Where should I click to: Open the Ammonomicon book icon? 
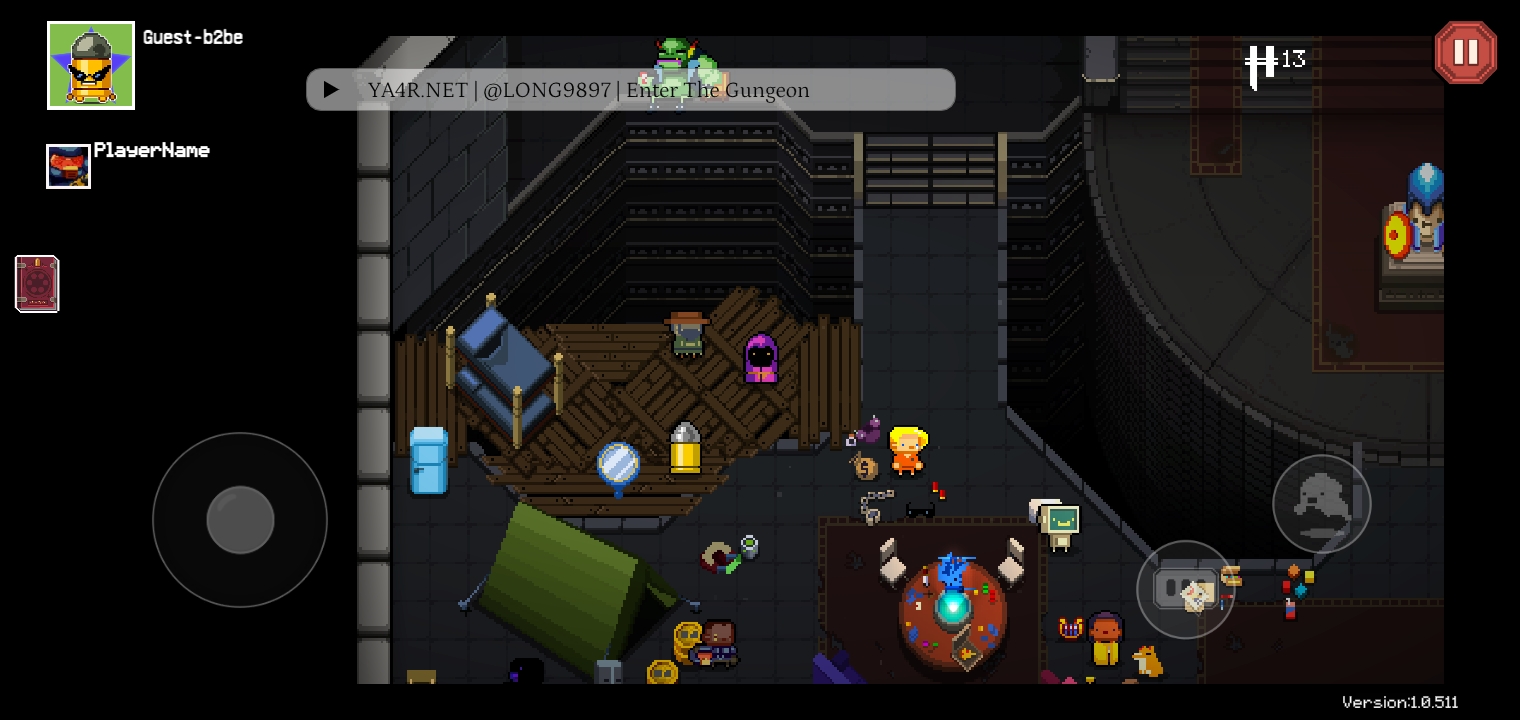(x=37, y=284)
